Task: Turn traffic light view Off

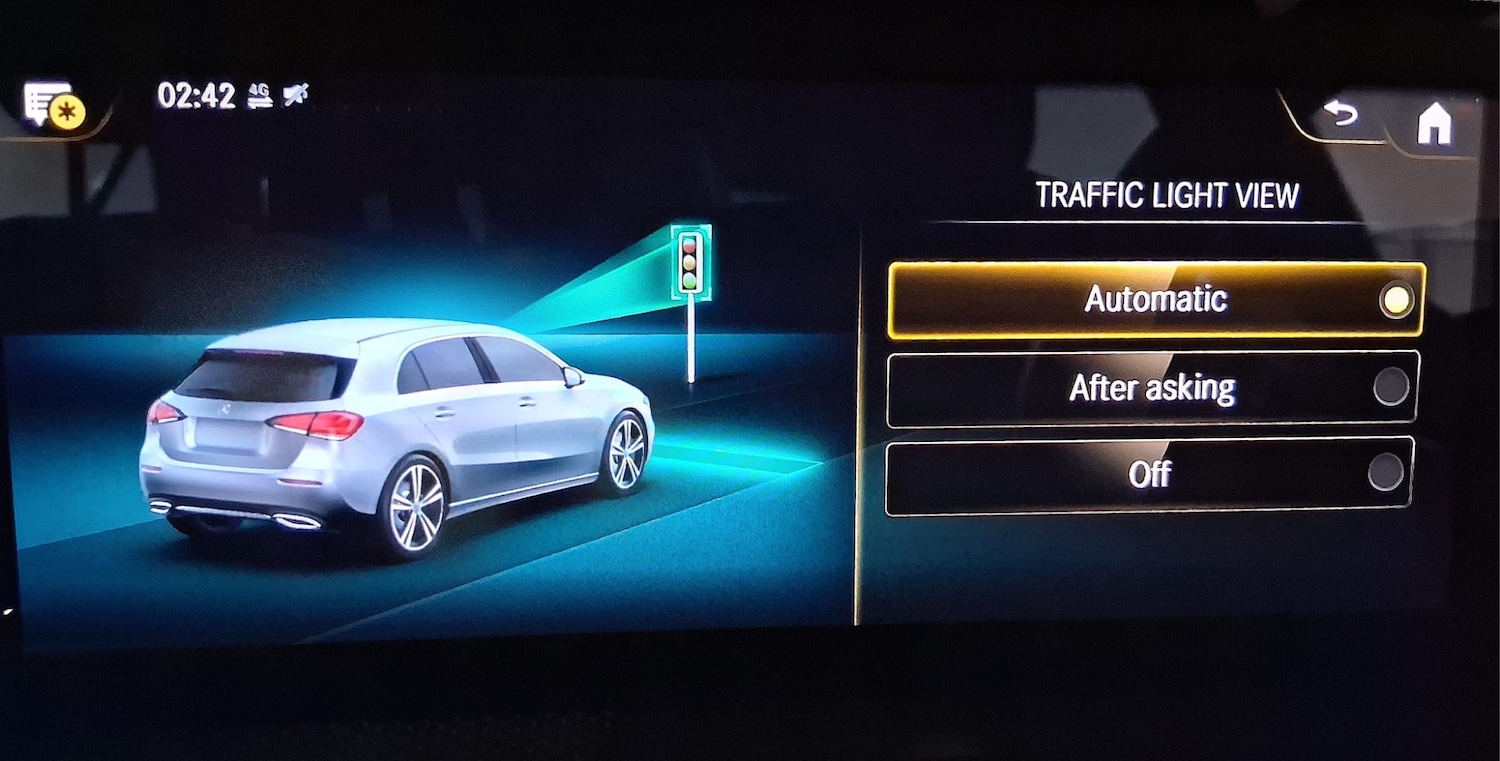Action: tap(1148, 473)
